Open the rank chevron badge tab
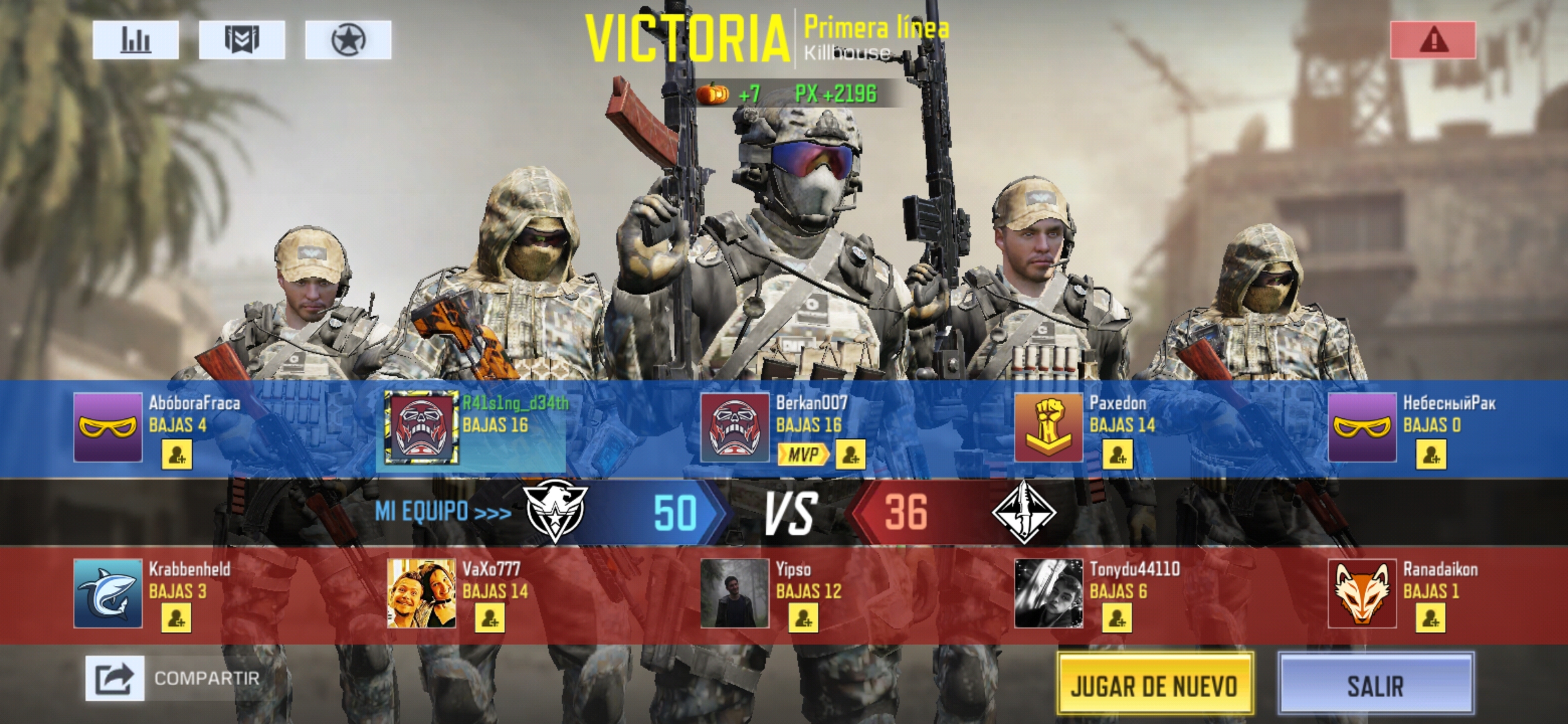 click(x=241, y=40)
